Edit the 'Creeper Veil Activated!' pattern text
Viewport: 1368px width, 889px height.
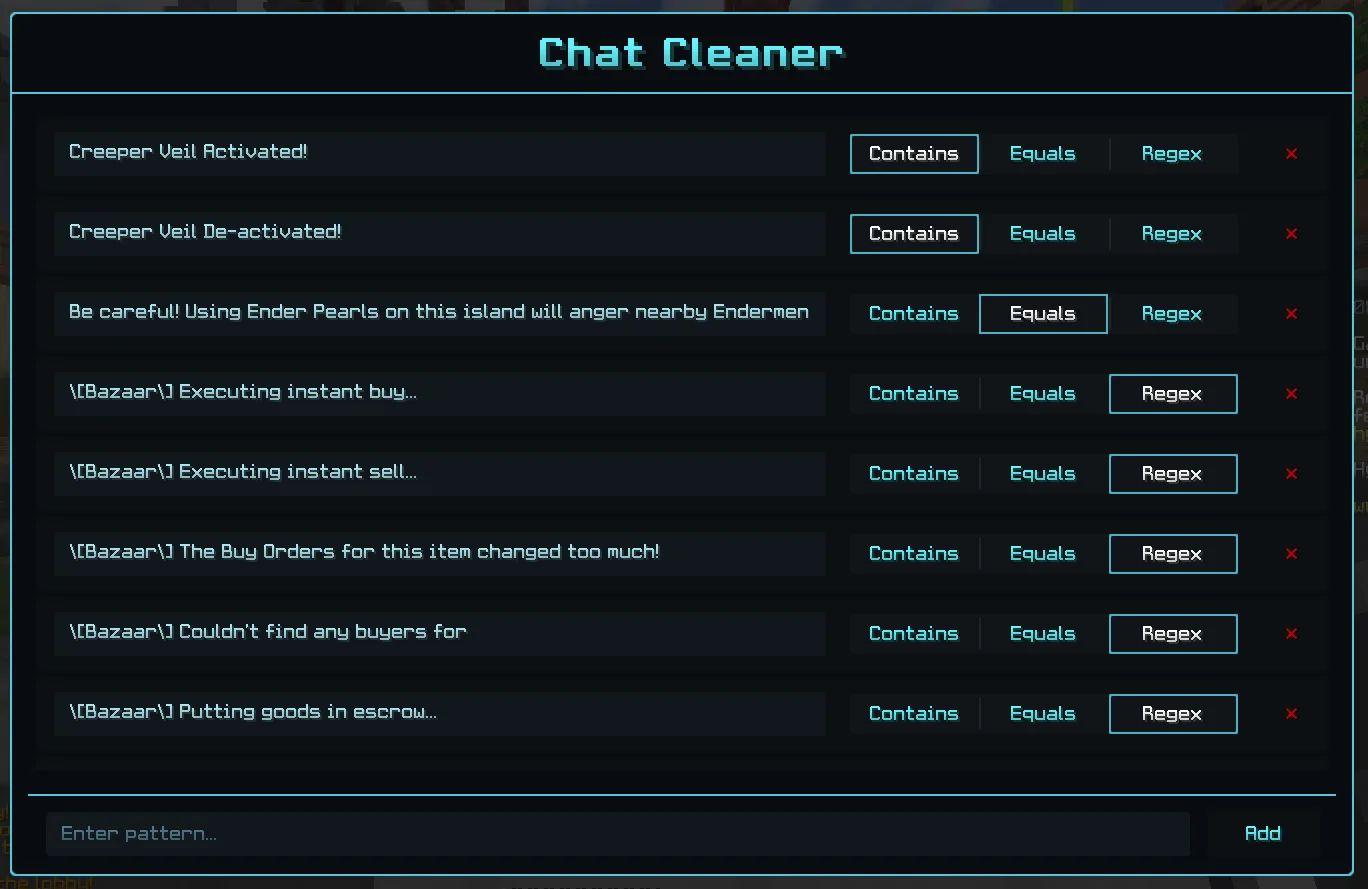pos(440,153)
